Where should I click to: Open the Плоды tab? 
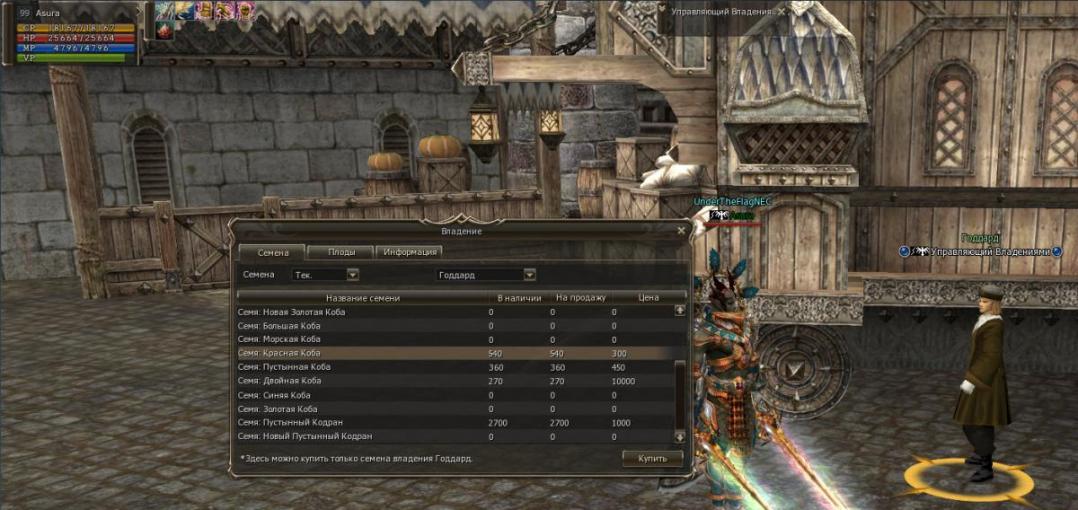click(341, 252)
